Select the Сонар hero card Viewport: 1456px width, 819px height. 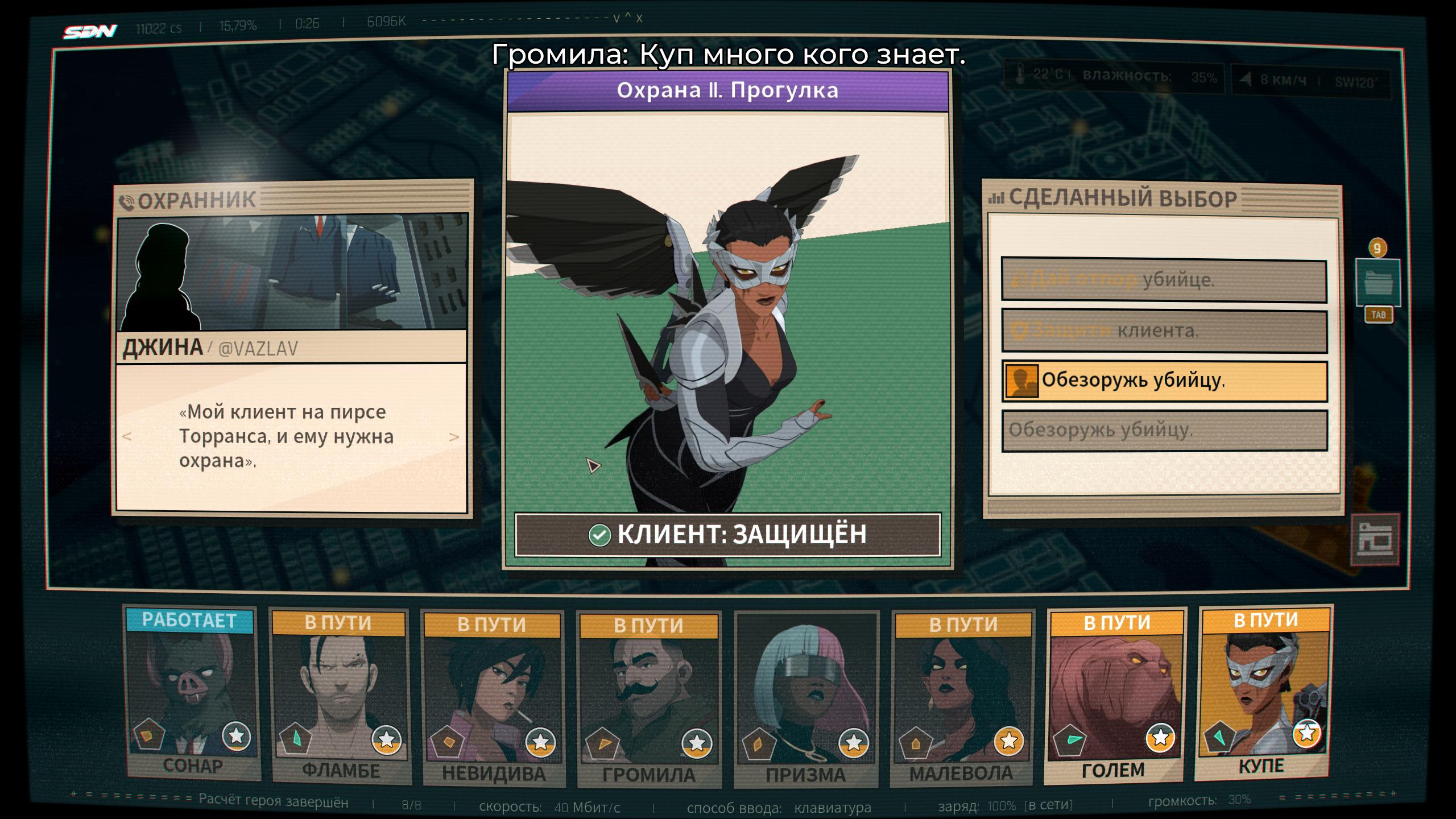(192, 694)
